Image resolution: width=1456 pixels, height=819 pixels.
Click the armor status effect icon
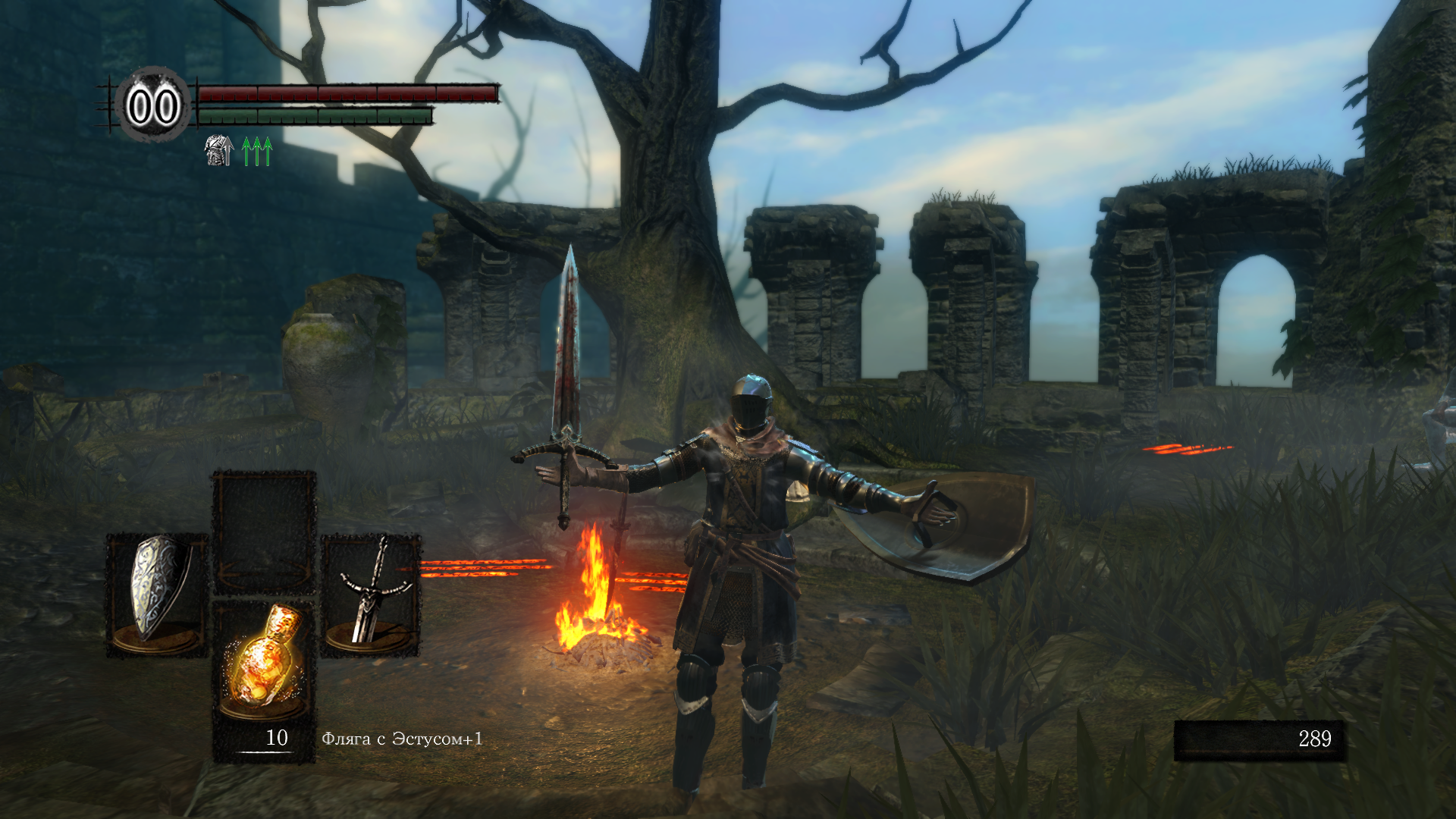(219, 150)
